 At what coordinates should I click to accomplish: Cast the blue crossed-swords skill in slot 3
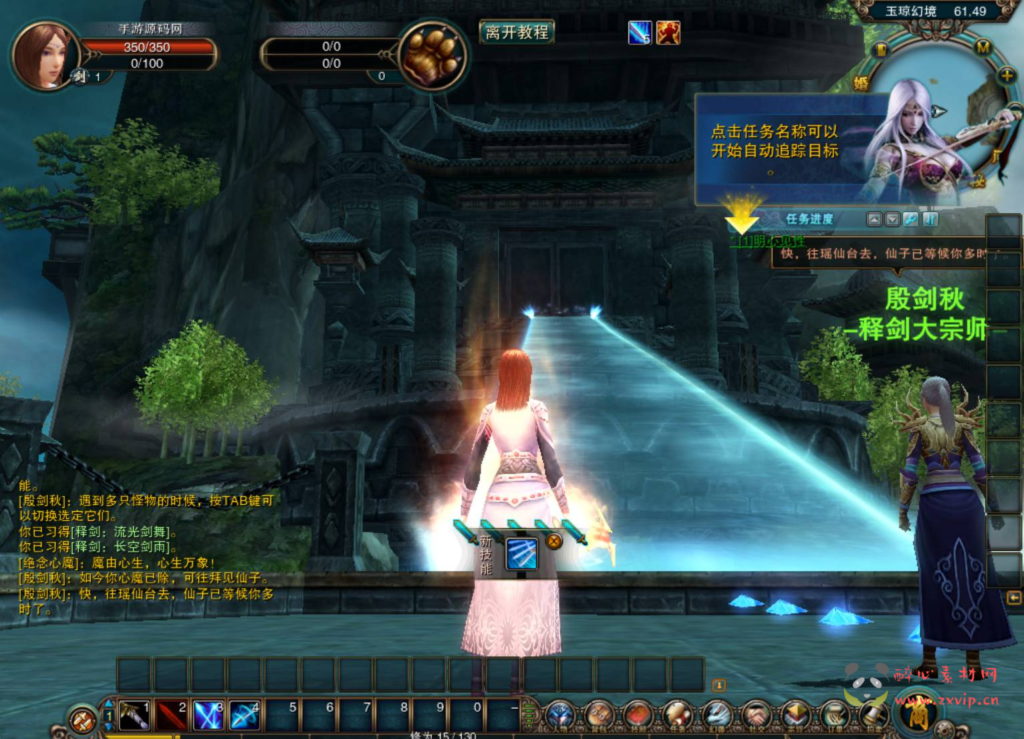coord(208,716)
